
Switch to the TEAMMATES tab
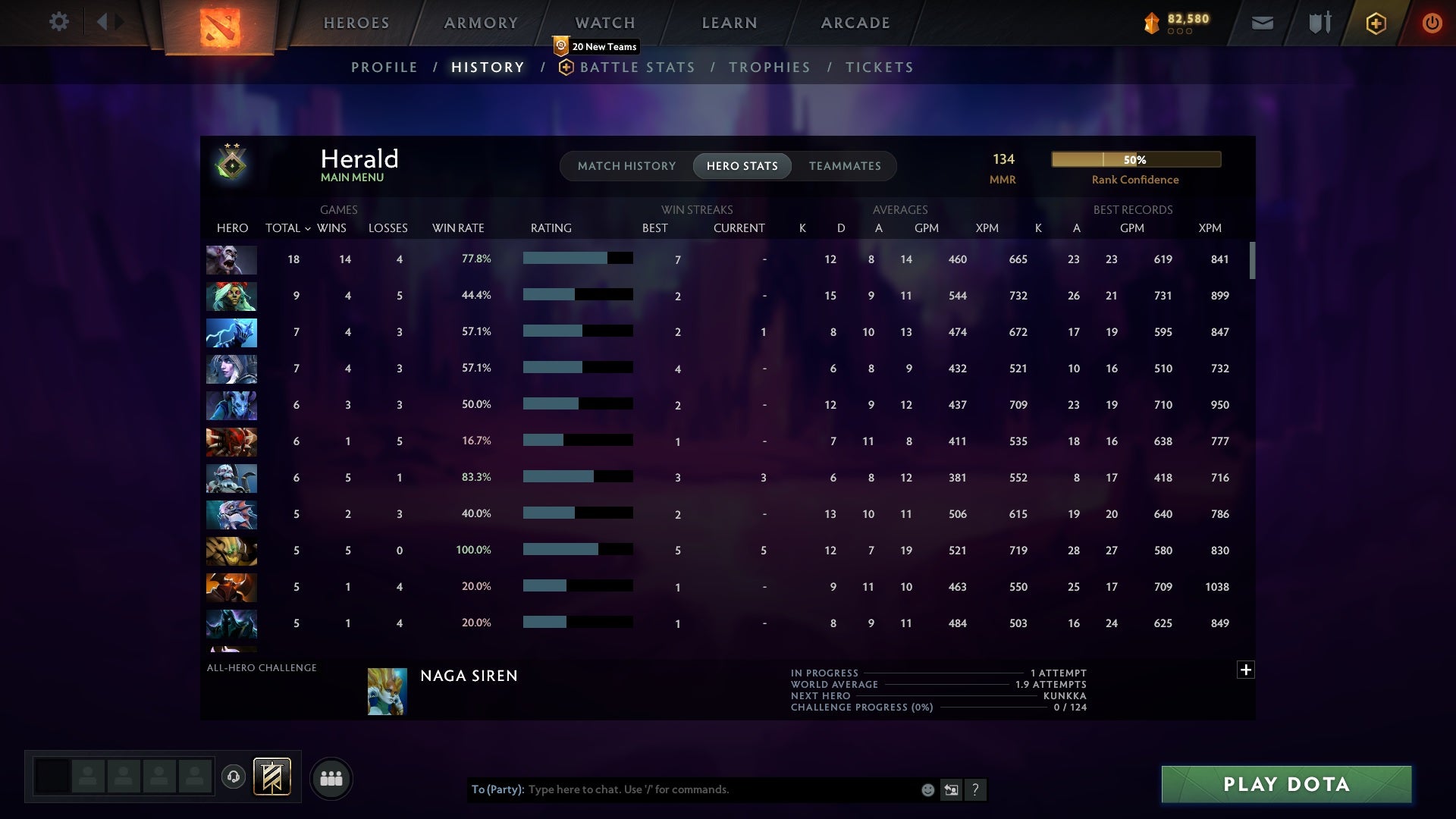point(845,165)
